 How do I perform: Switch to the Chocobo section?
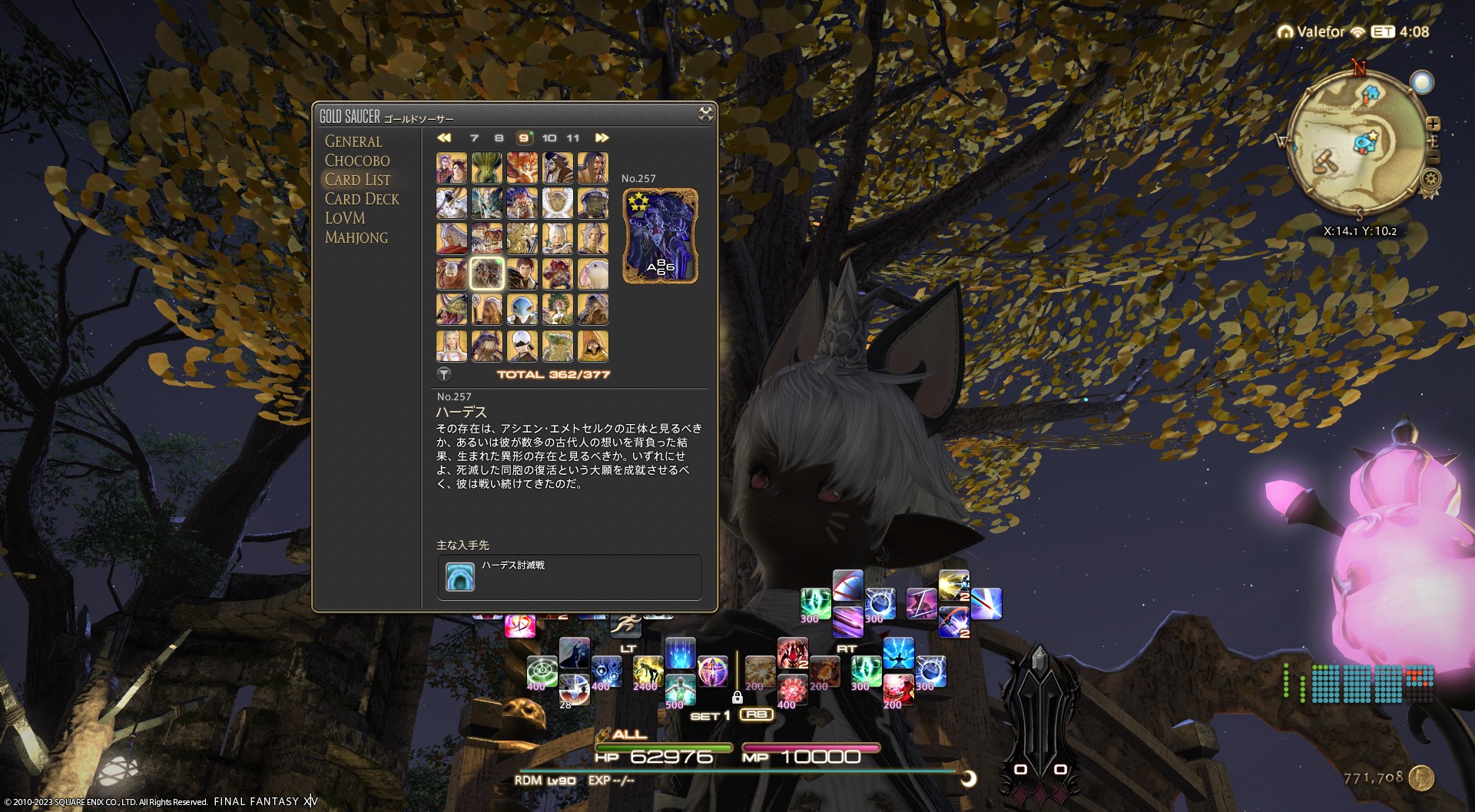(x=357, y=161)
